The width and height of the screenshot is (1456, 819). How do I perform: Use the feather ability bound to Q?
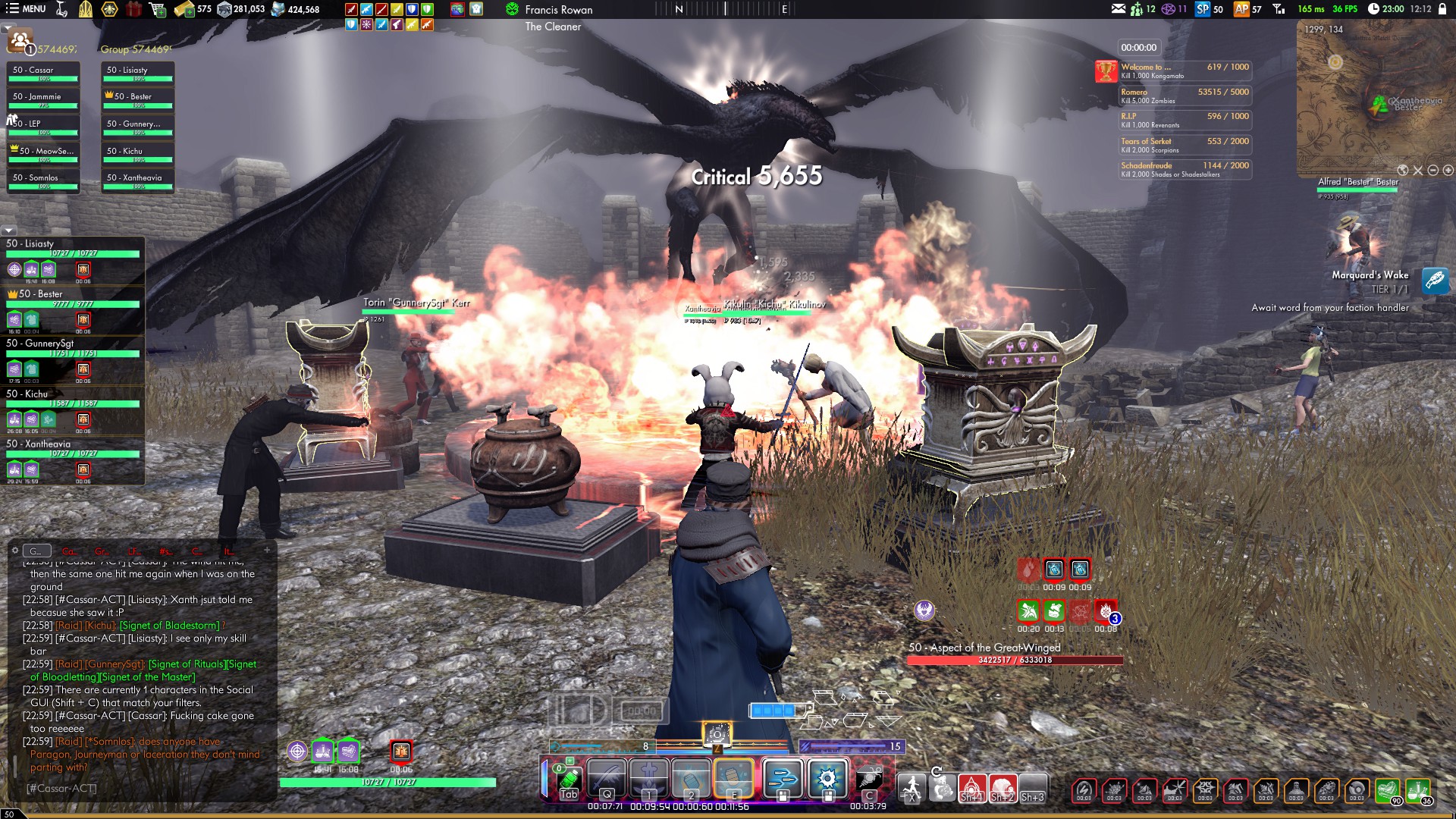607,779
